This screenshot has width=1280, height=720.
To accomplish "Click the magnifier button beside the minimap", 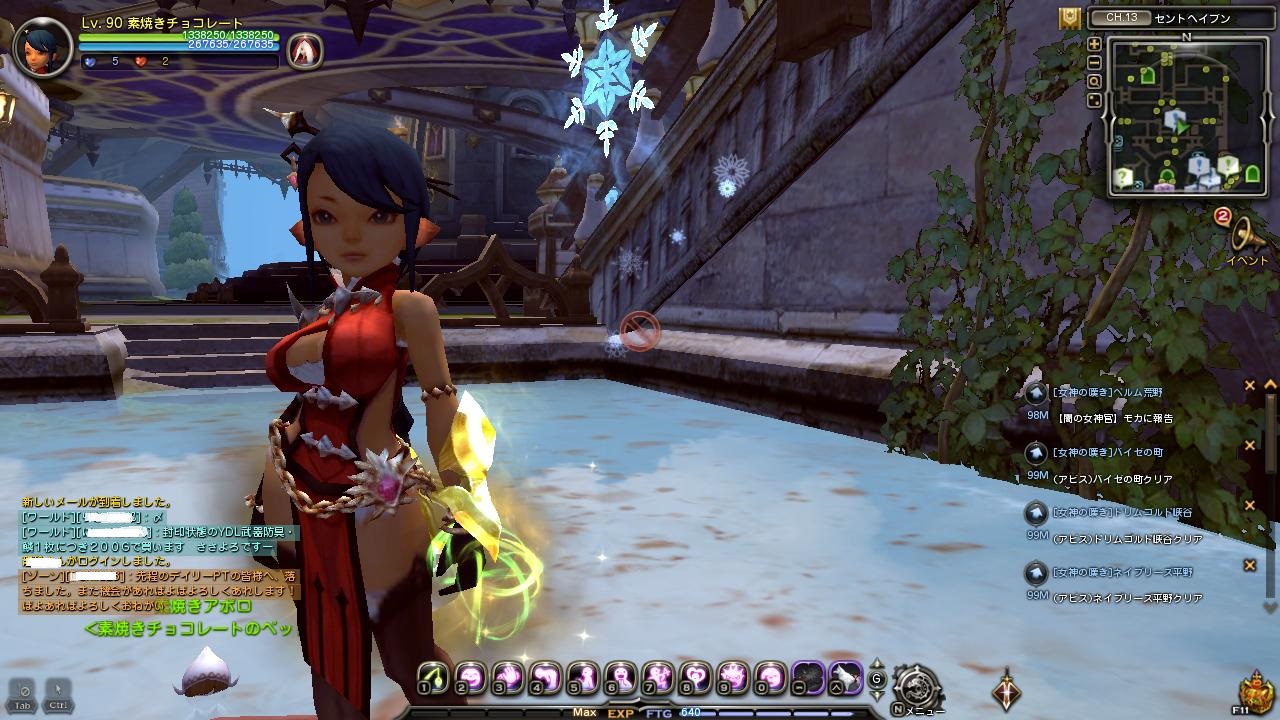I will (1094, 81).
